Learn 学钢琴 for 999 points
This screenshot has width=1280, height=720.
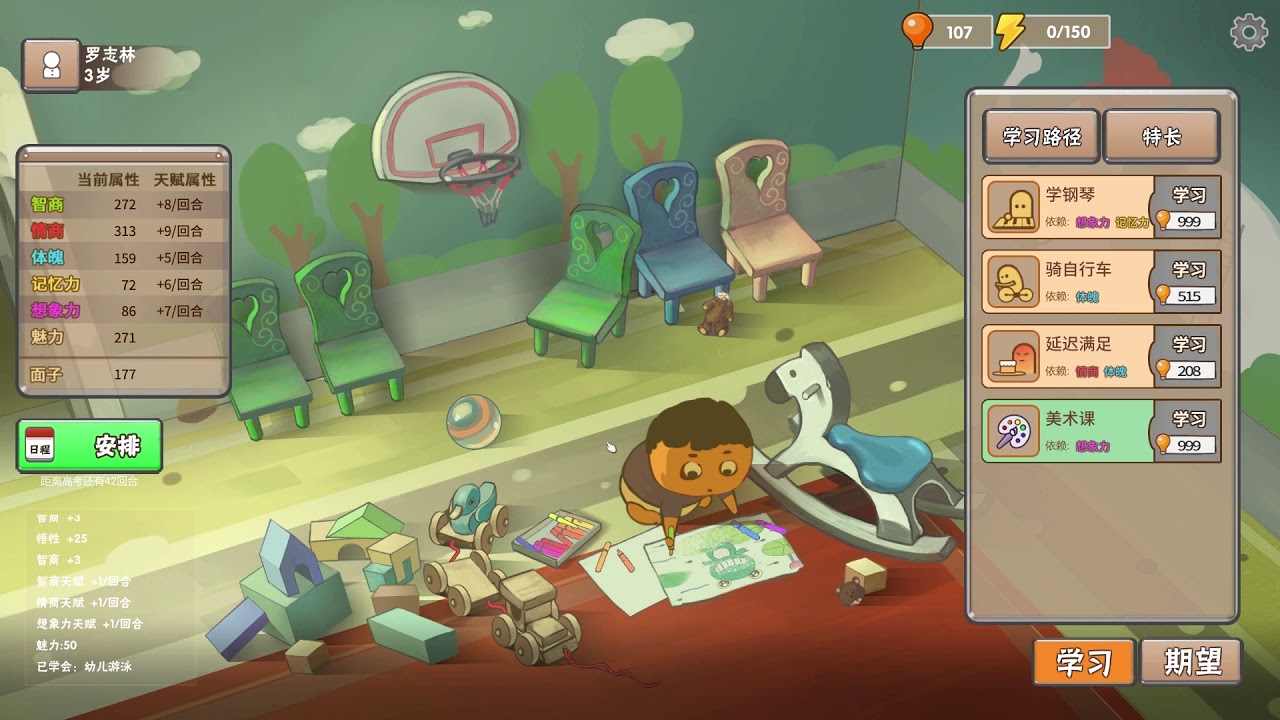tap(1188, 207)
